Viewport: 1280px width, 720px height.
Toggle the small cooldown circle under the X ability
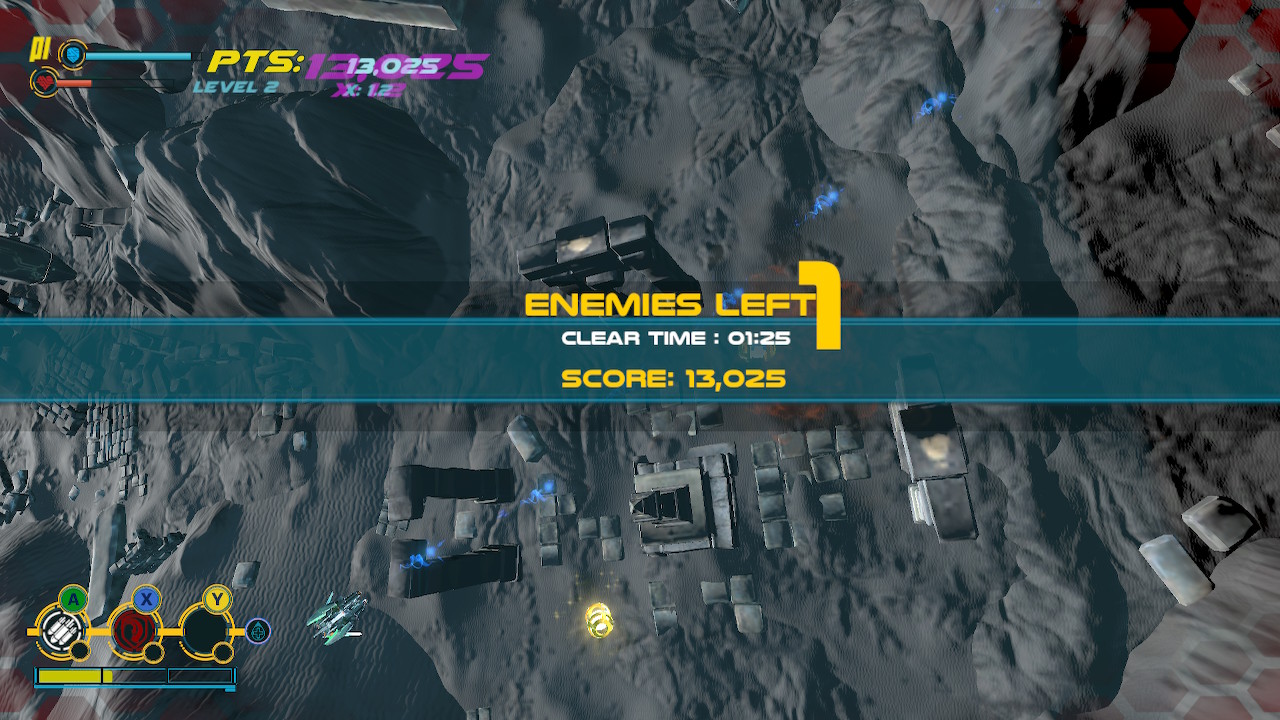click(x=154, y=652)
